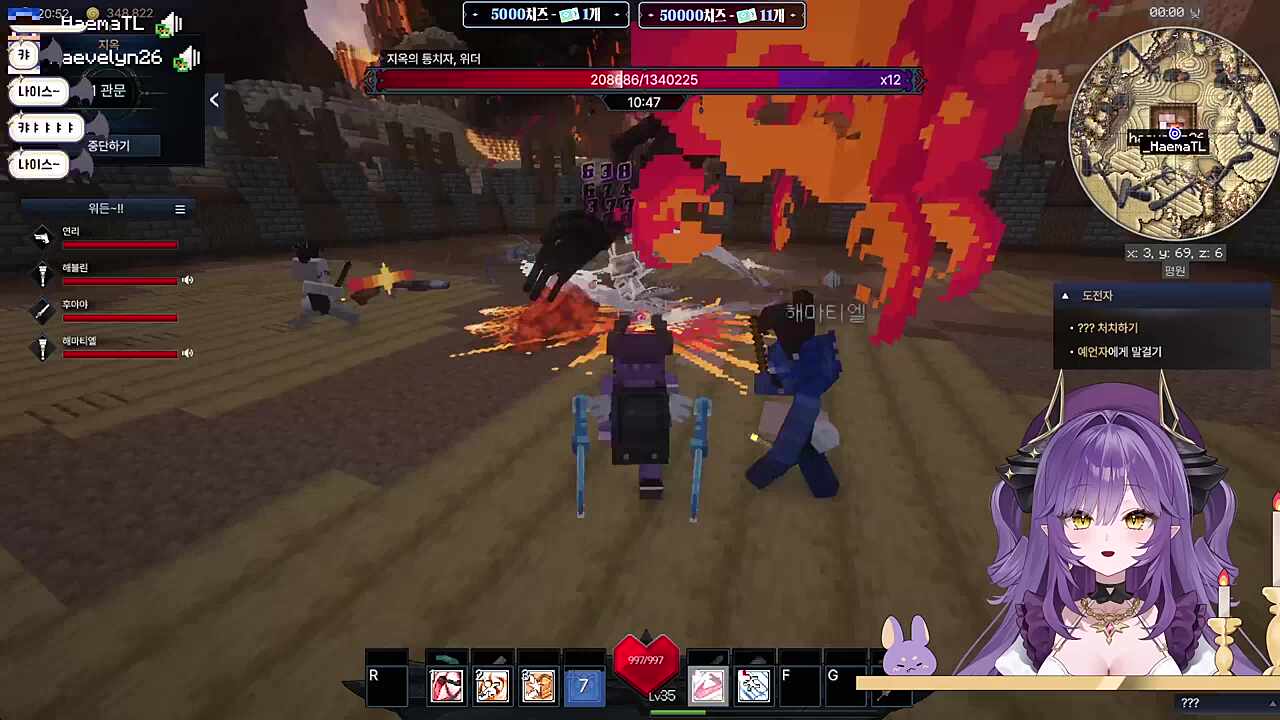Activate the skill in hotbar slot 2
1280x720 pixels.
tap(492, 686)
